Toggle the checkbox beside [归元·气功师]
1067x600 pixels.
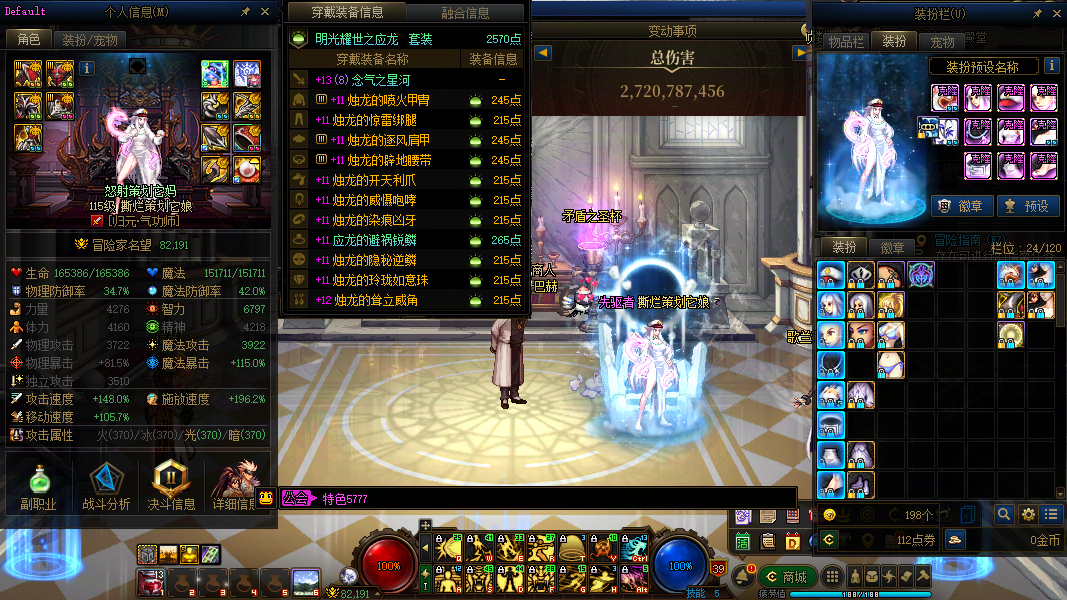click(x=97, y=221)
